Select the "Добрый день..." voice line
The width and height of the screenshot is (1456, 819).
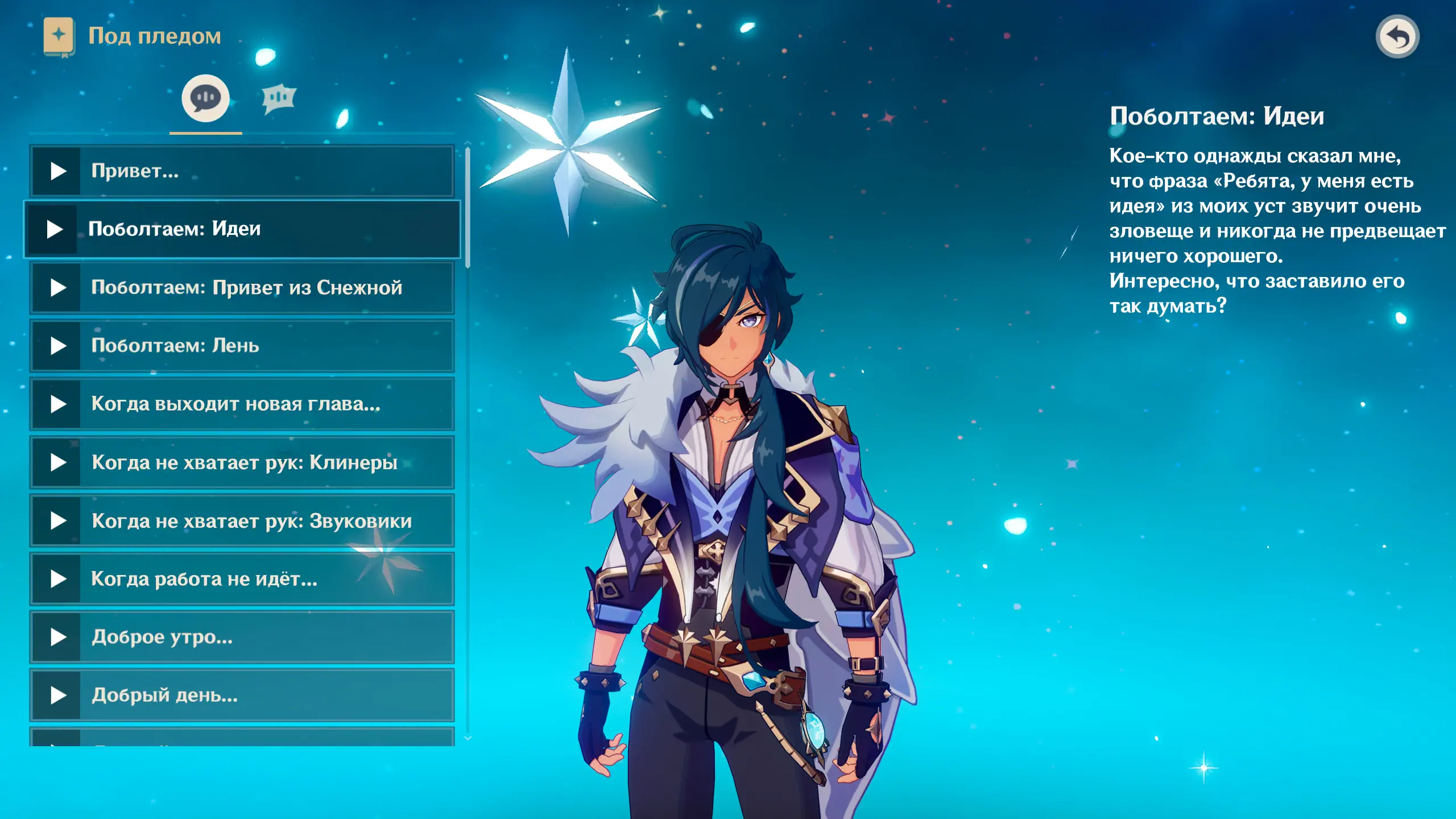point(242,695)
